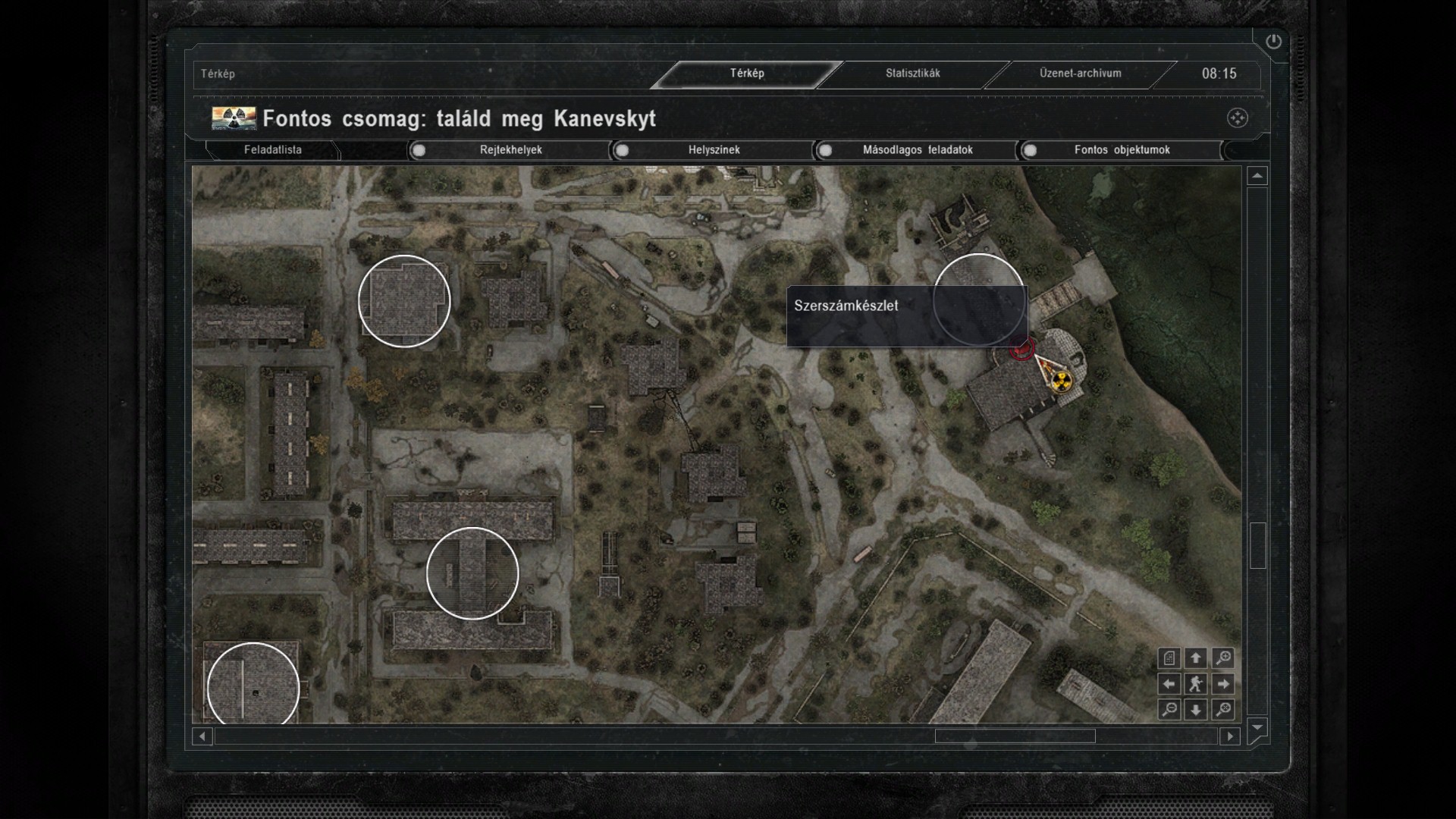
Task: Toggle the Helyszínek map filter
Action: click(x=622, y=150)
